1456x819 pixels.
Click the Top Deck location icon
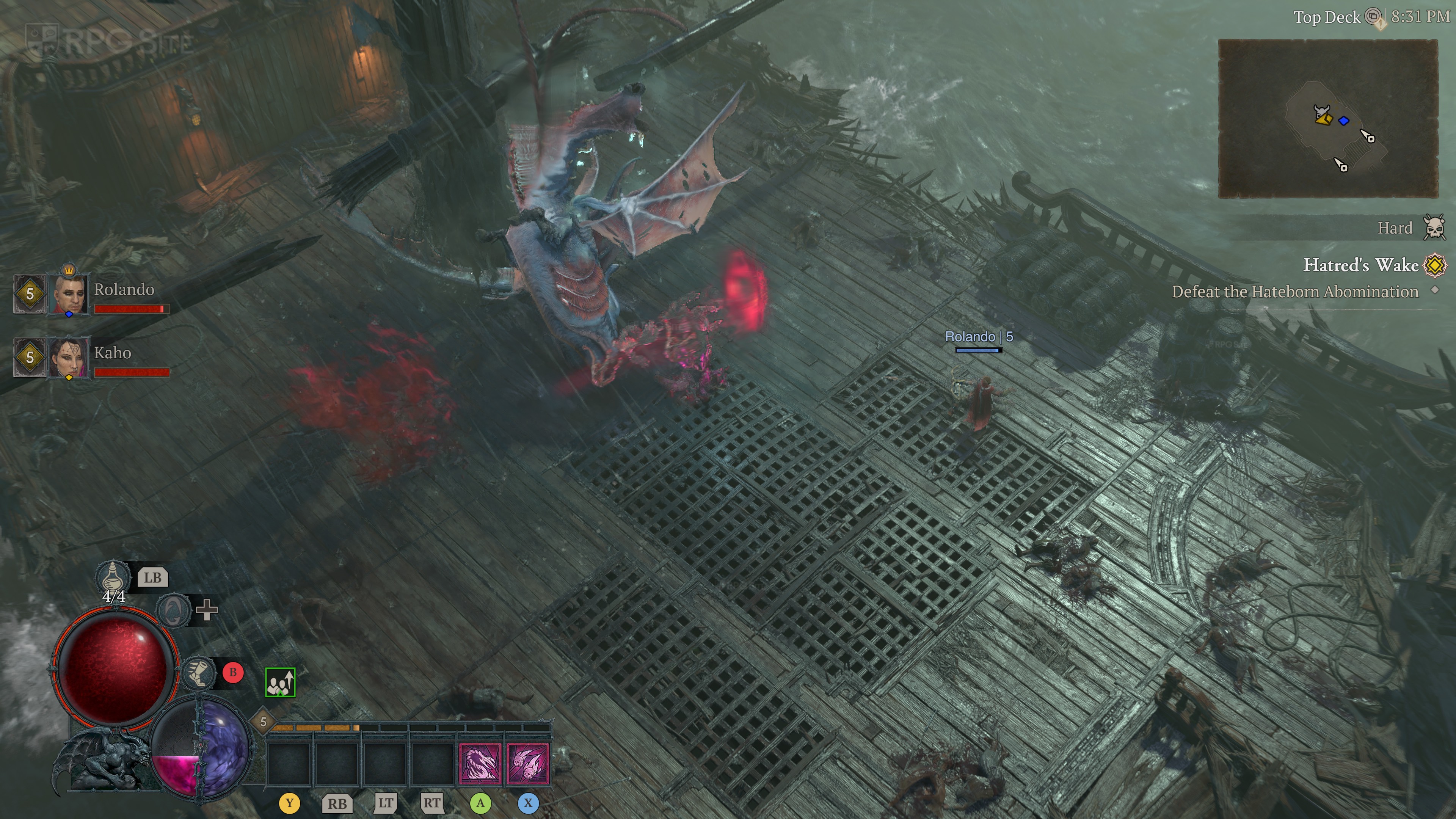click(x=1373, y=17)
